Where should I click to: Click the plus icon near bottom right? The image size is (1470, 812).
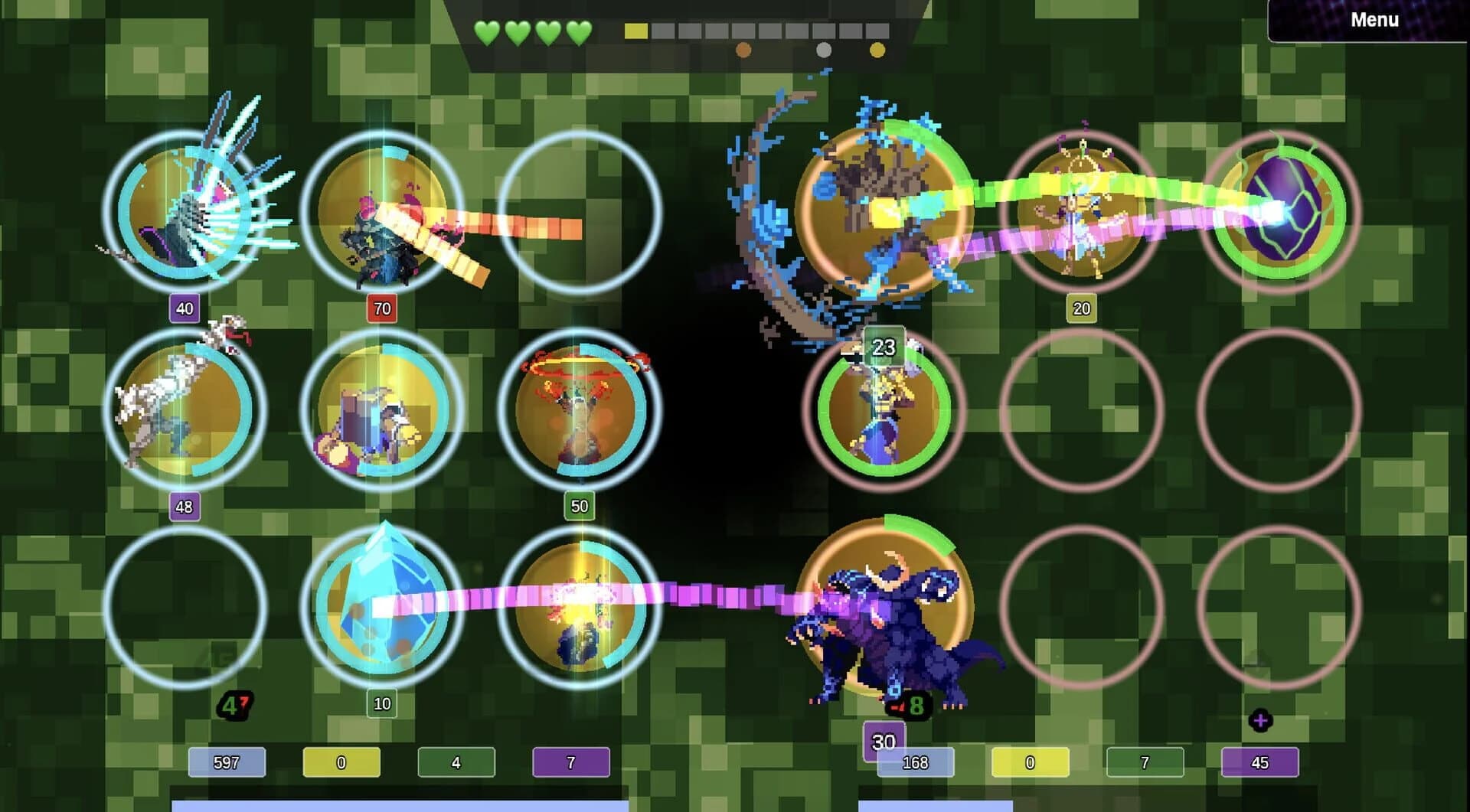tap(1259, 719)
